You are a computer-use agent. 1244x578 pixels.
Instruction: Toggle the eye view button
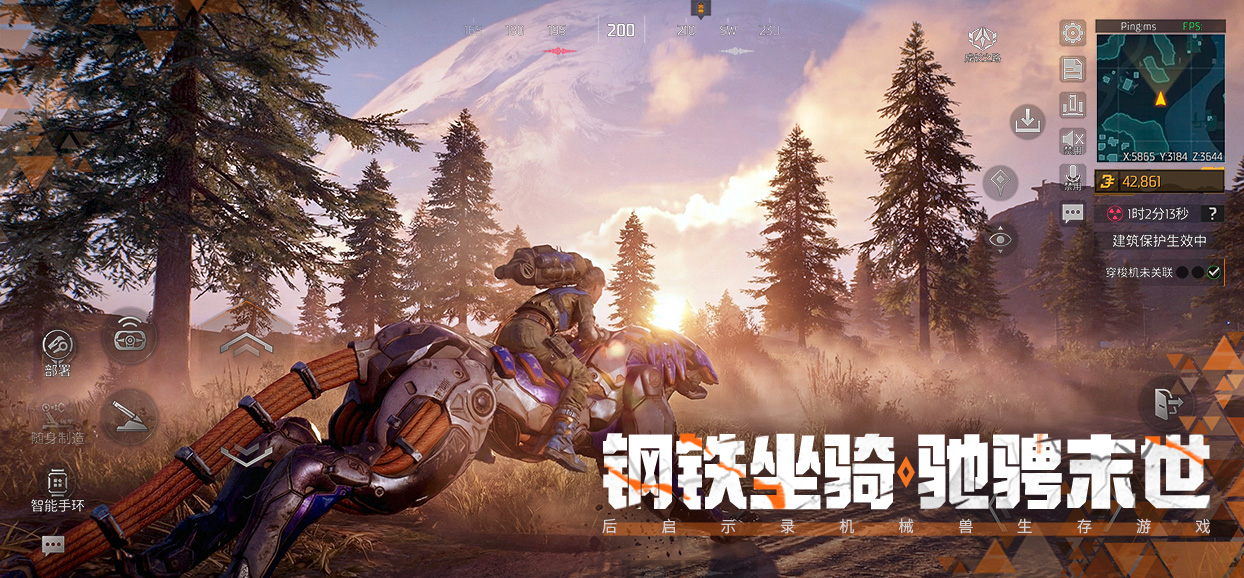pyautogui.click(x=1000, y=239)
